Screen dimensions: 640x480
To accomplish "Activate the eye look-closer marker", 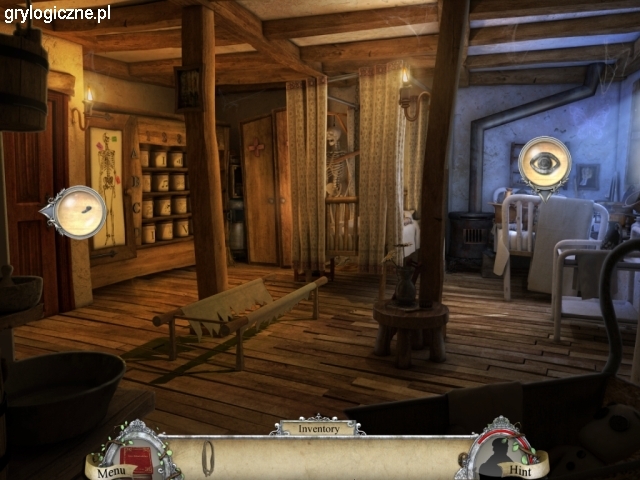I will pos(545,162).
